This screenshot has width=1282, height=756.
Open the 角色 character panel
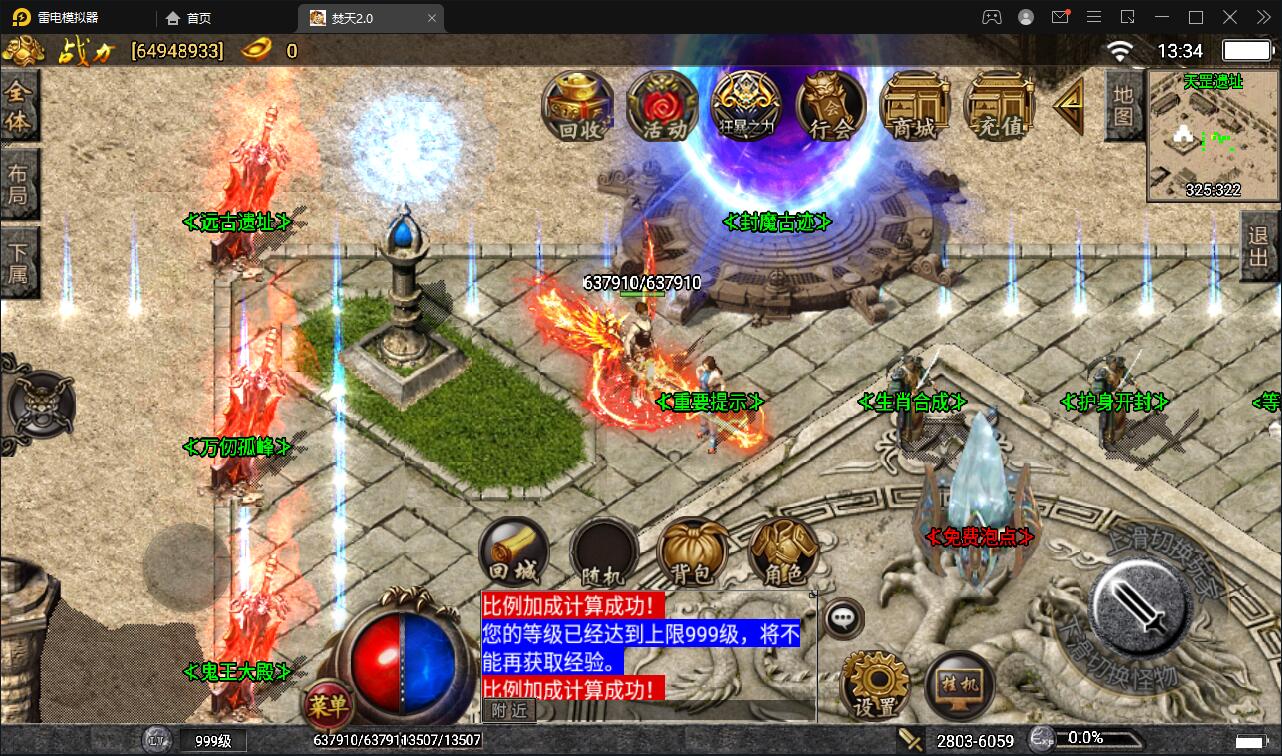click(784, 550)
